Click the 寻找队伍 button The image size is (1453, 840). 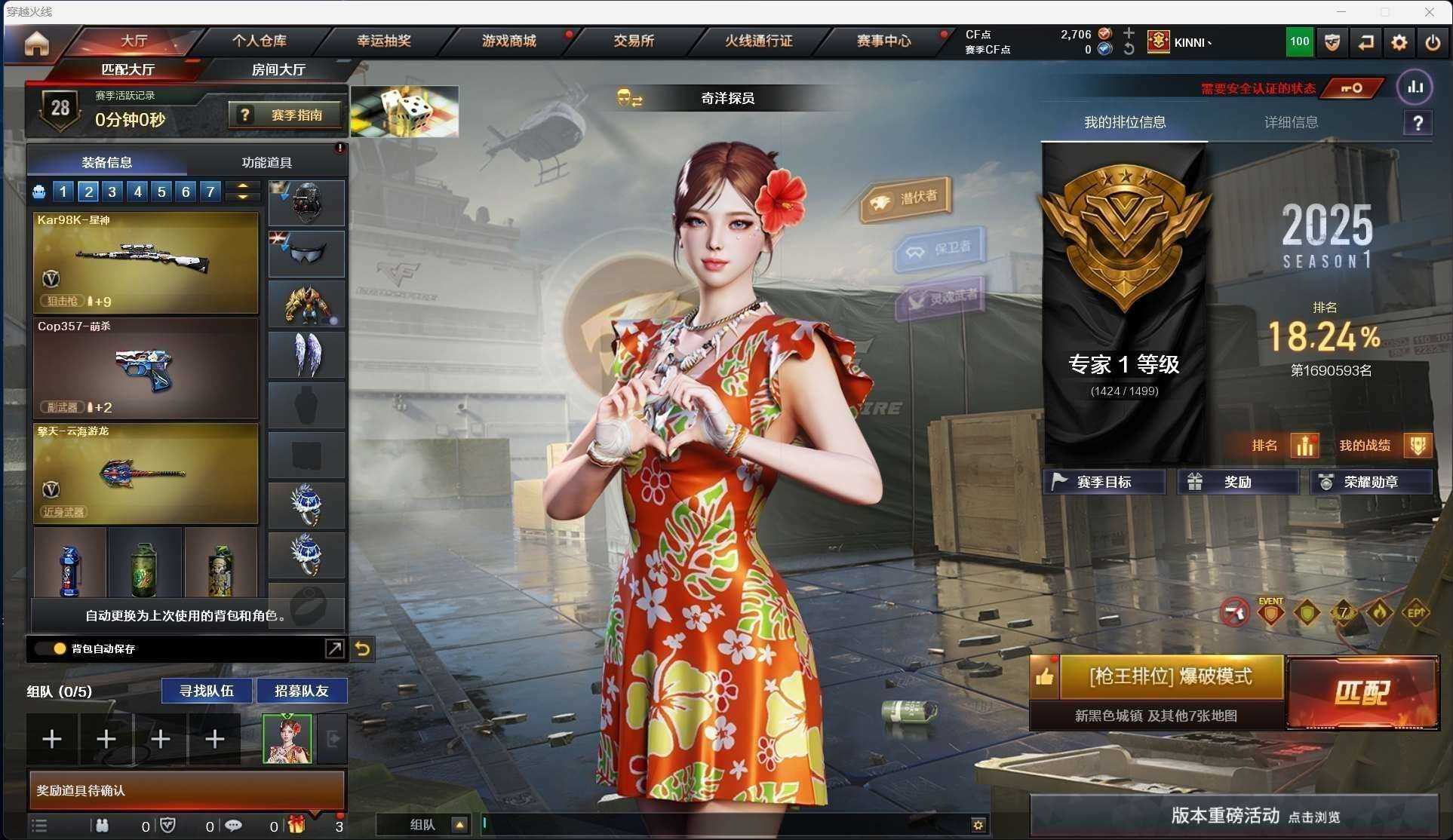tap(206, 691)
